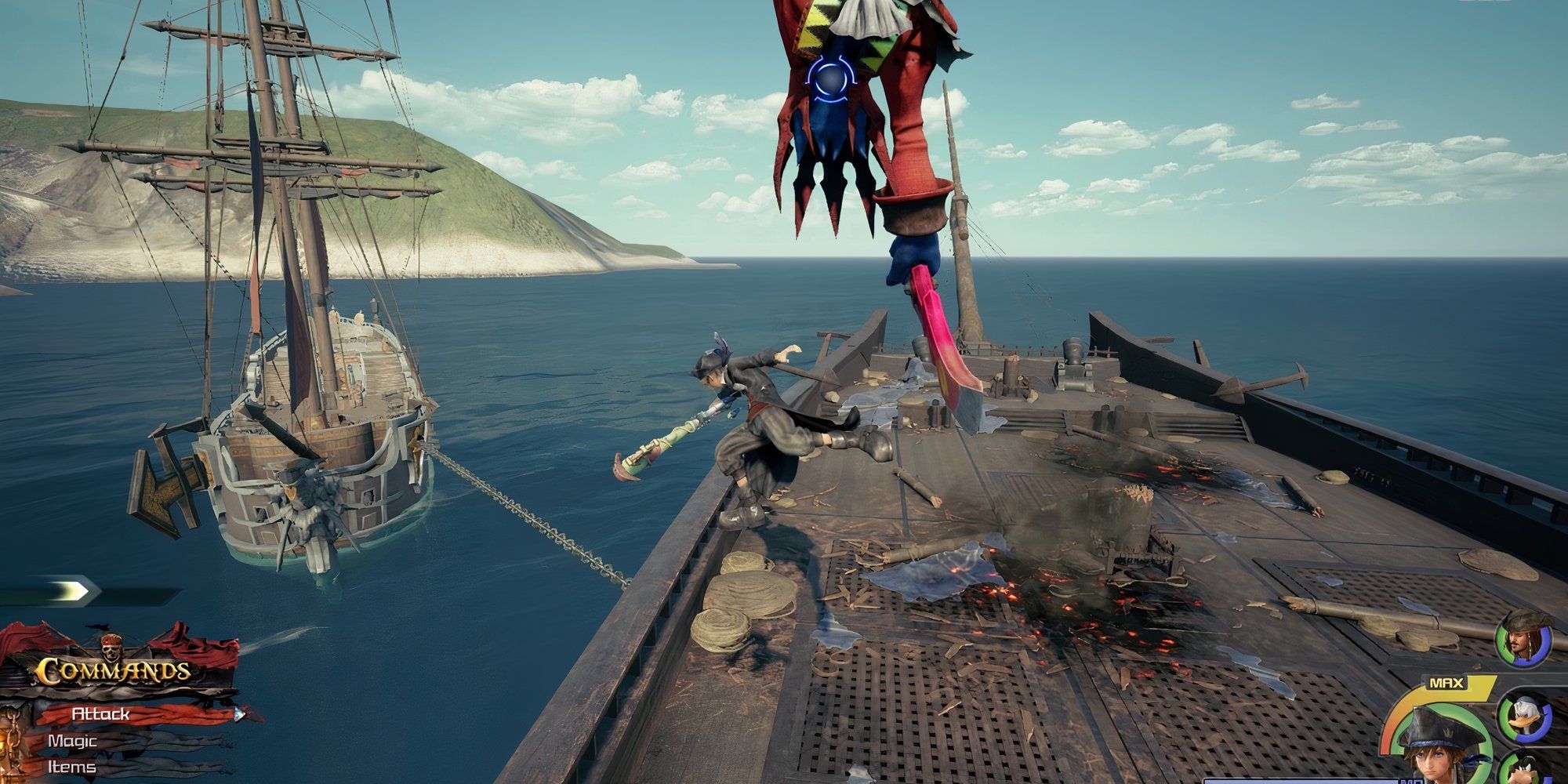Open the Commands menu header
This screenshot has height=784, width=1568.
(x=114, y=670)
